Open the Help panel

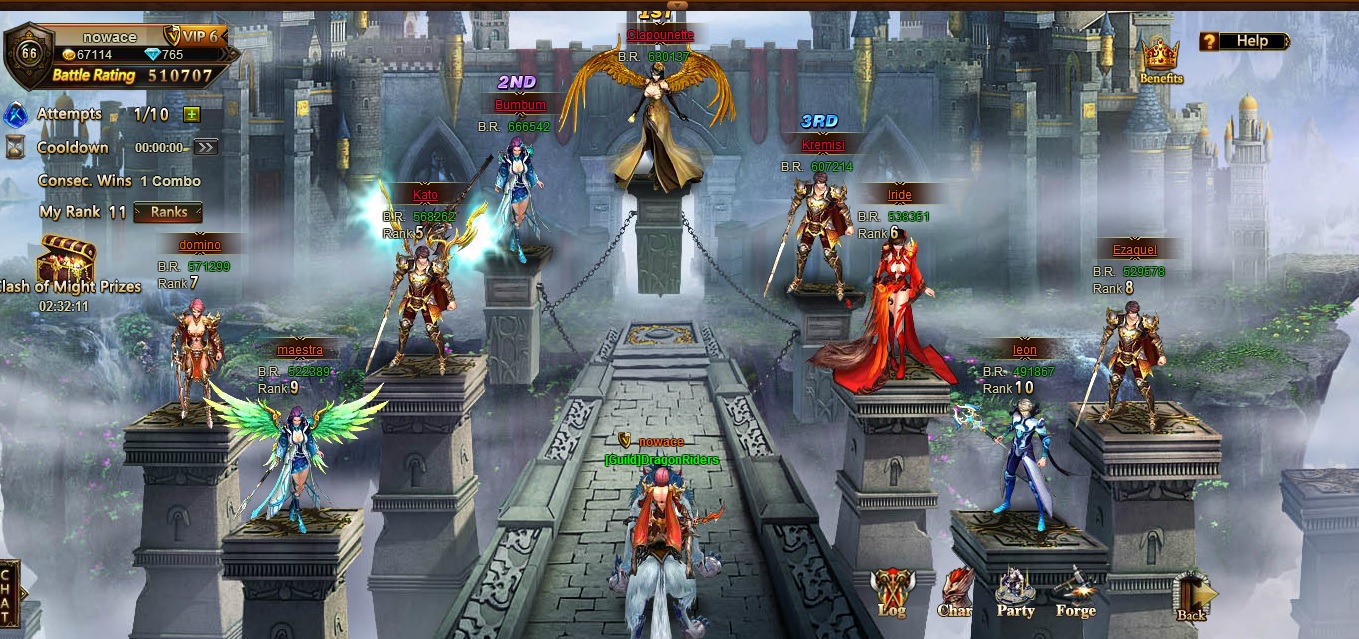pyautogui.click(x=1245, y=41)
